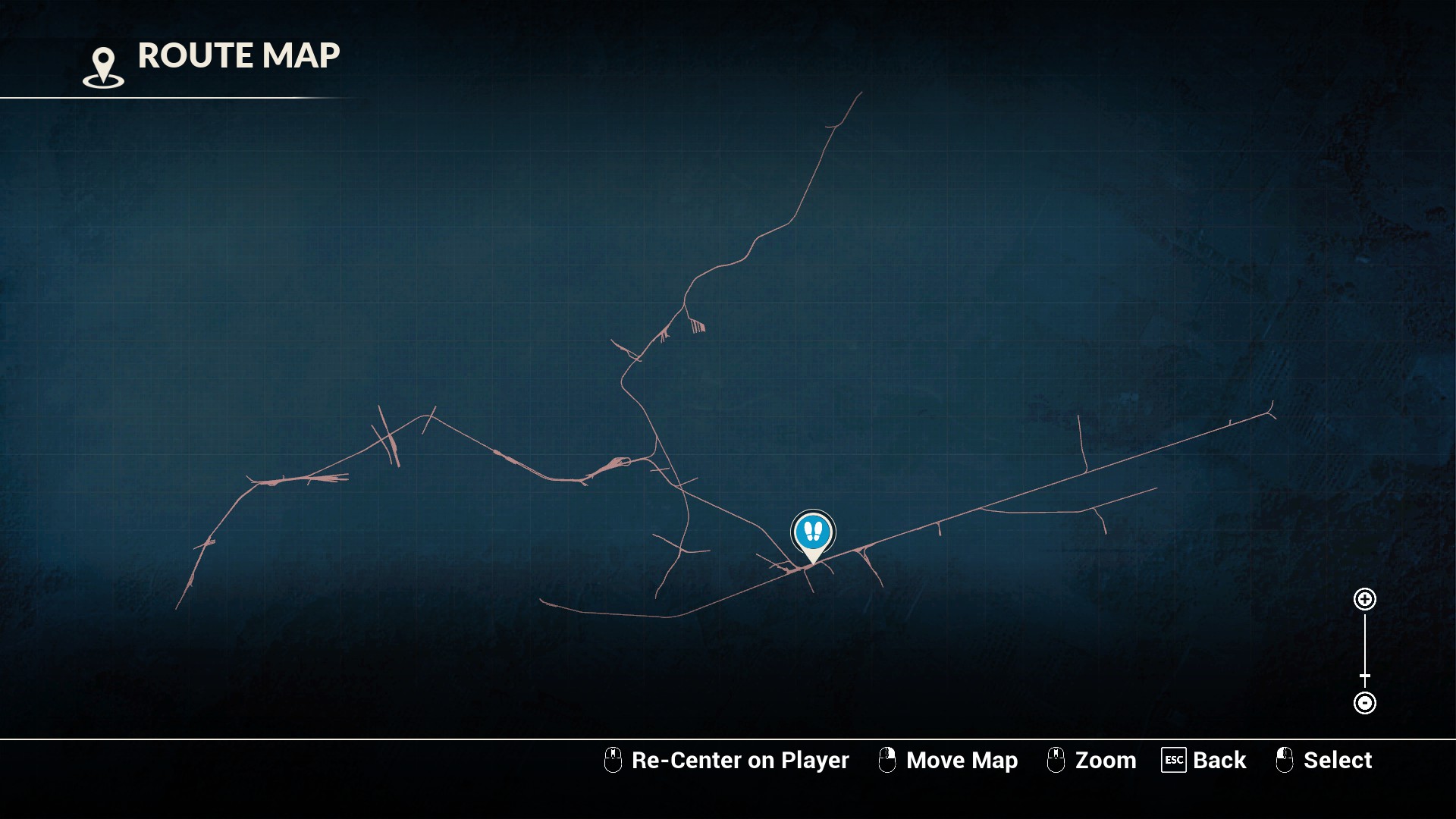Click the zoom-in plus button
The height and width of the screenshot is (819, 1456).
click(1364, 599)
